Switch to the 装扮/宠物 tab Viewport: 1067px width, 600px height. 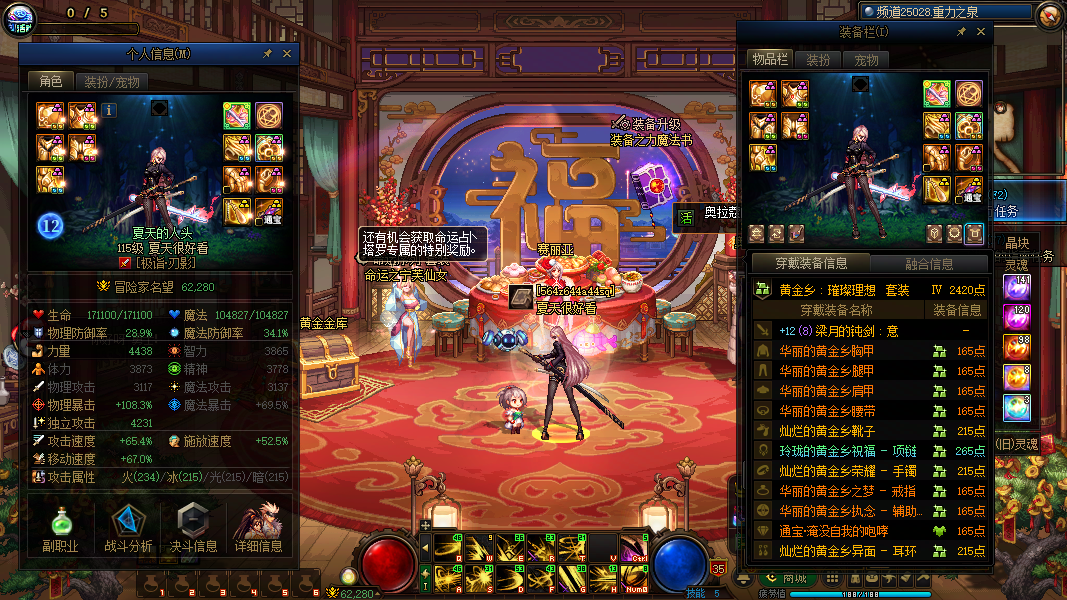click(x=111, y=82)
